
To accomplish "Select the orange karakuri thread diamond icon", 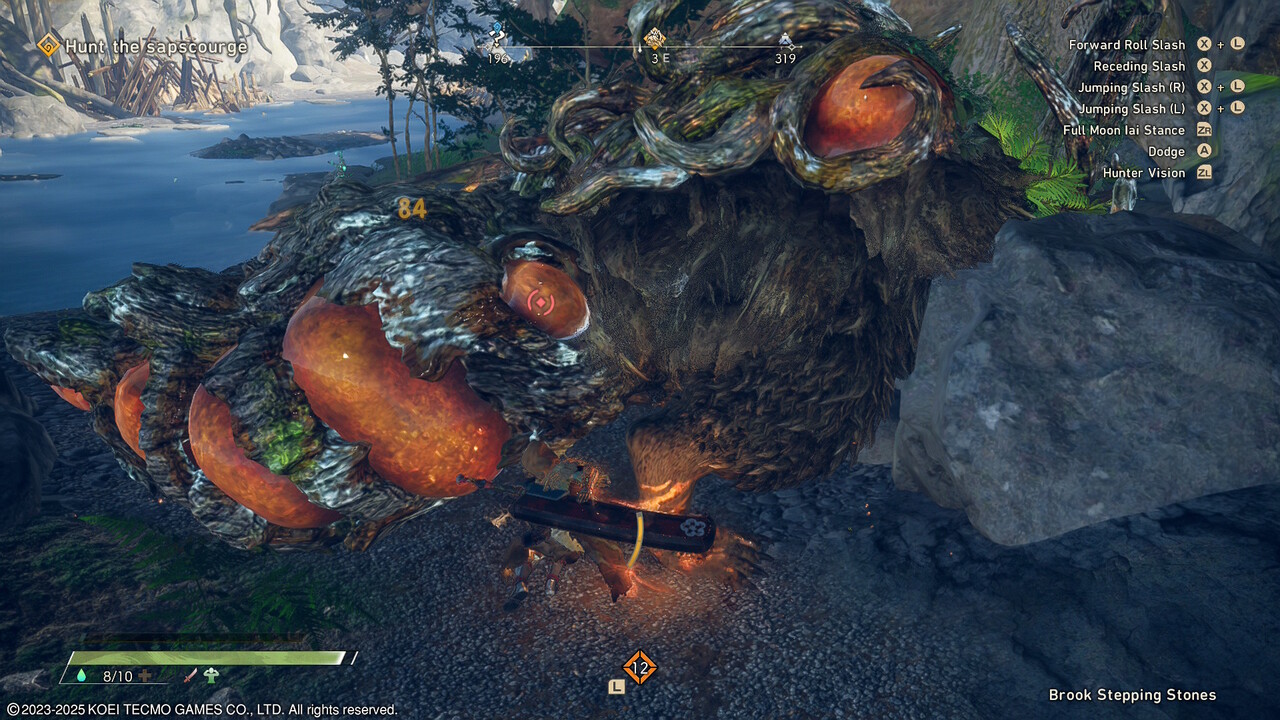I will click(639, 667).
